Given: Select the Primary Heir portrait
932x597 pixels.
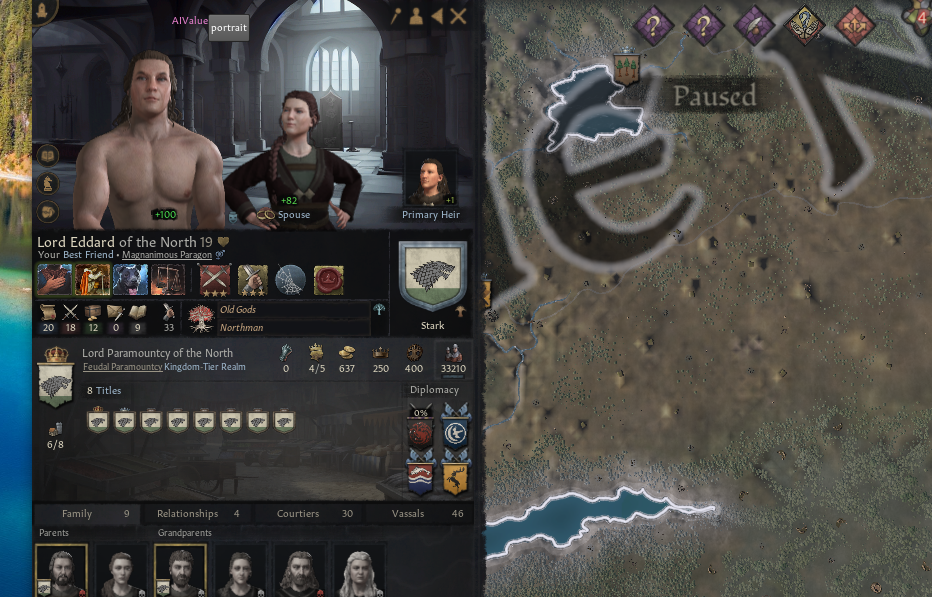Looking at the screenshot, I should [430, 185].
